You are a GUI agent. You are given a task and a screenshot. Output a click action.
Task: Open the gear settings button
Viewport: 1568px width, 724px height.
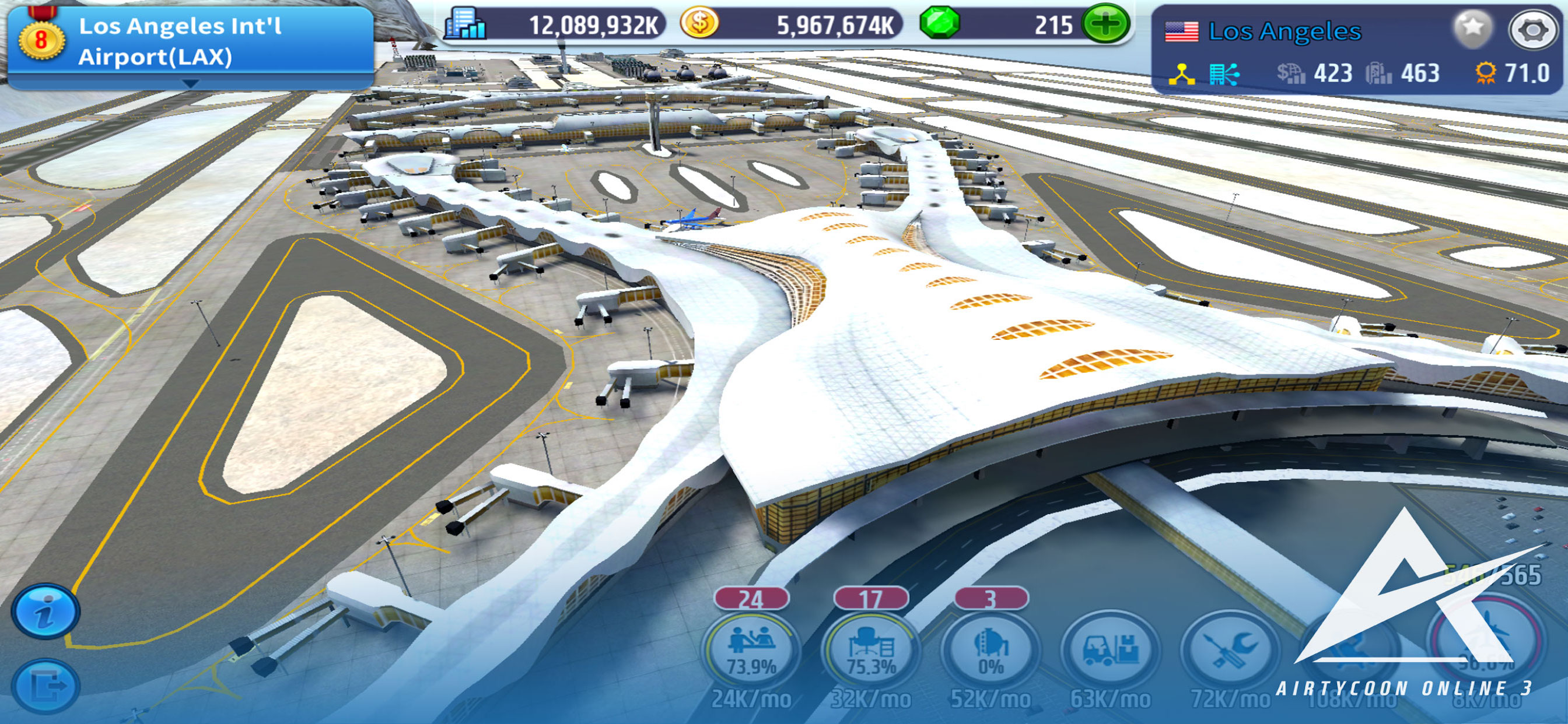point(1532,29)
